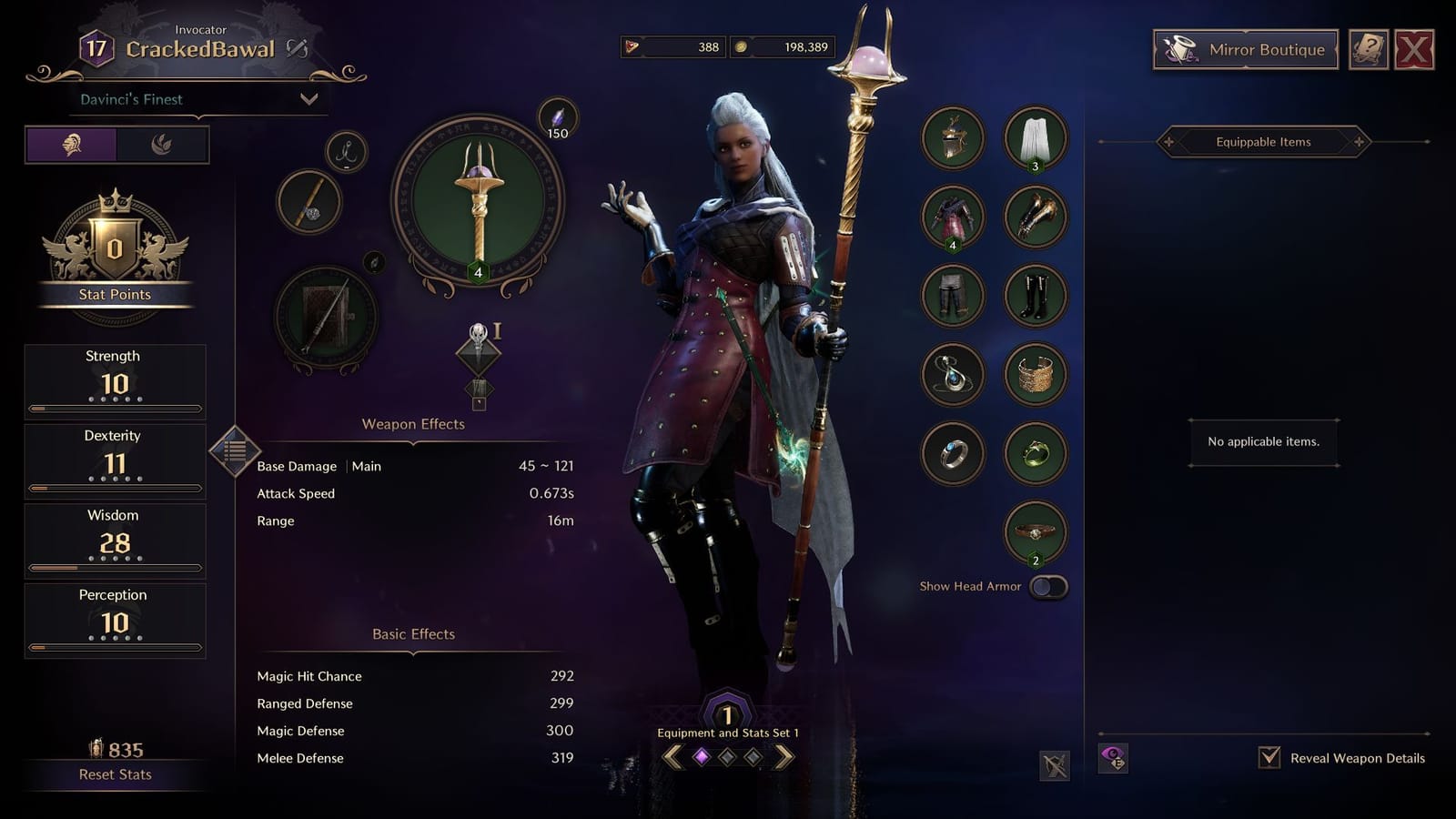Click the Reset Stats button
The height and width of the screenshot is (819, 1456).
click(115, 774)
